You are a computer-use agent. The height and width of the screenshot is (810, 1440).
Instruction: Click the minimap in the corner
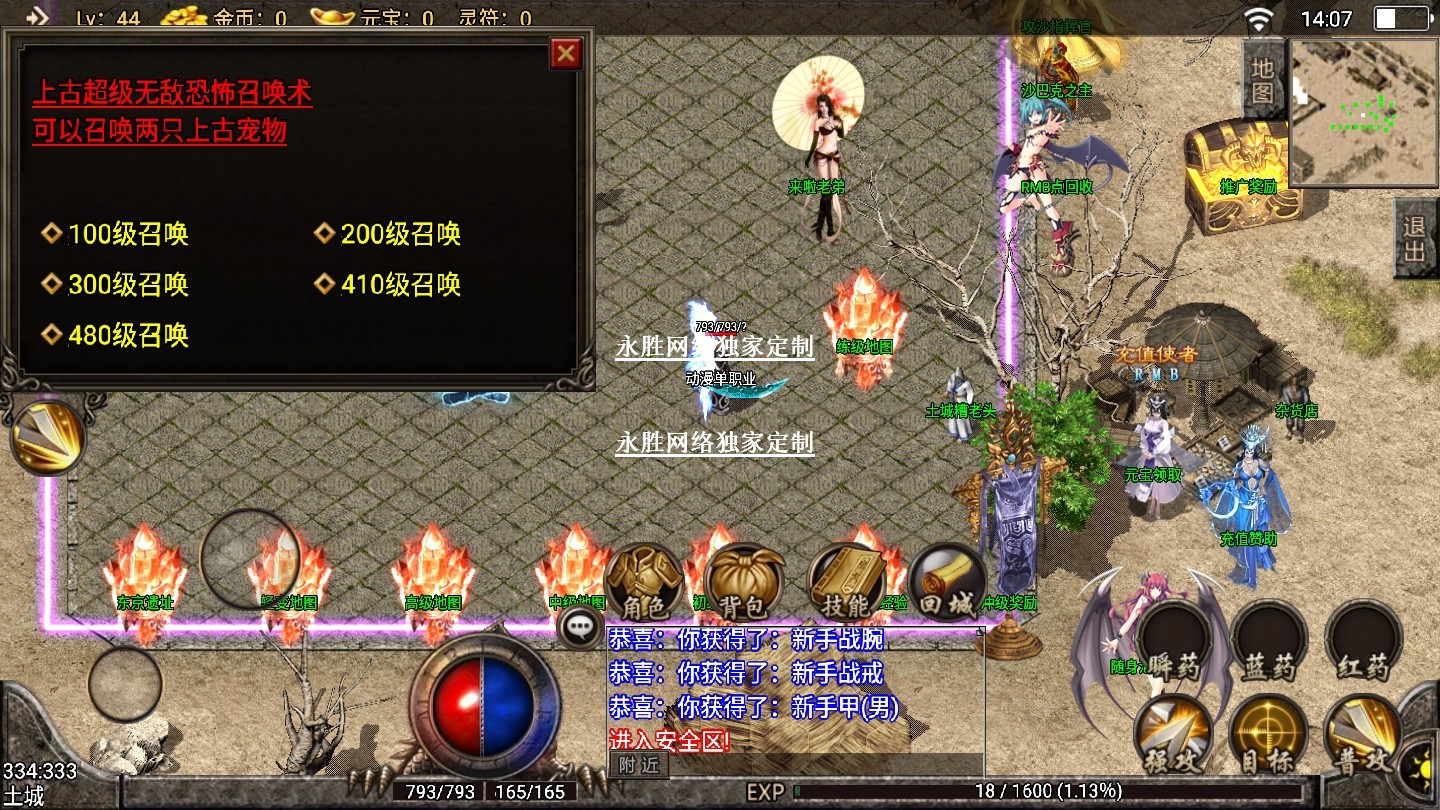1363,112
